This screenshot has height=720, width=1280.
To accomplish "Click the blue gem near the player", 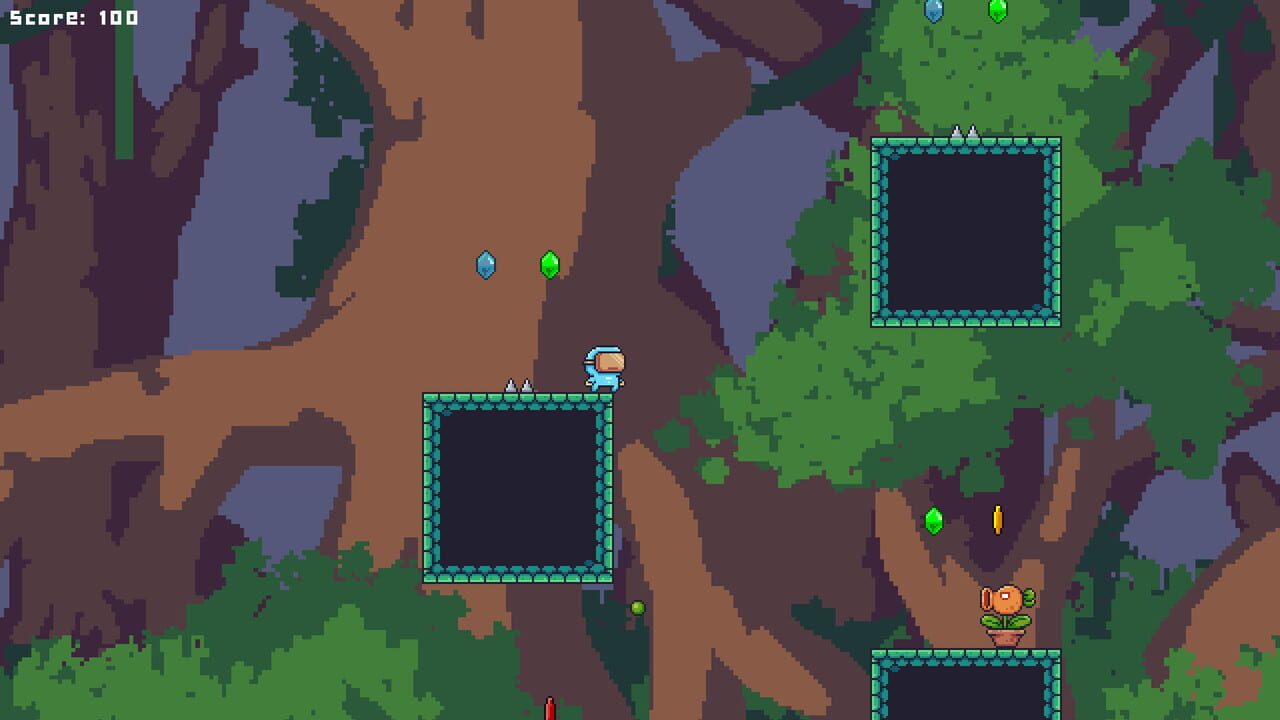I will click(x=487, y=264).
